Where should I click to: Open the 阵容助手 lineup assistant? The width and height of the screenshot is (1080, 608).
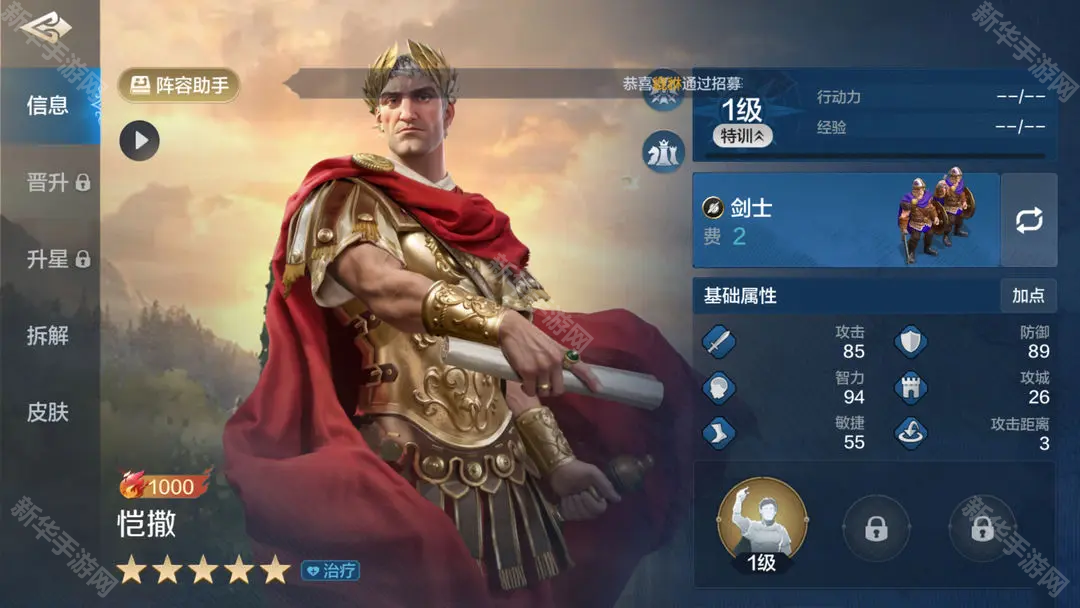click(179, 85)
